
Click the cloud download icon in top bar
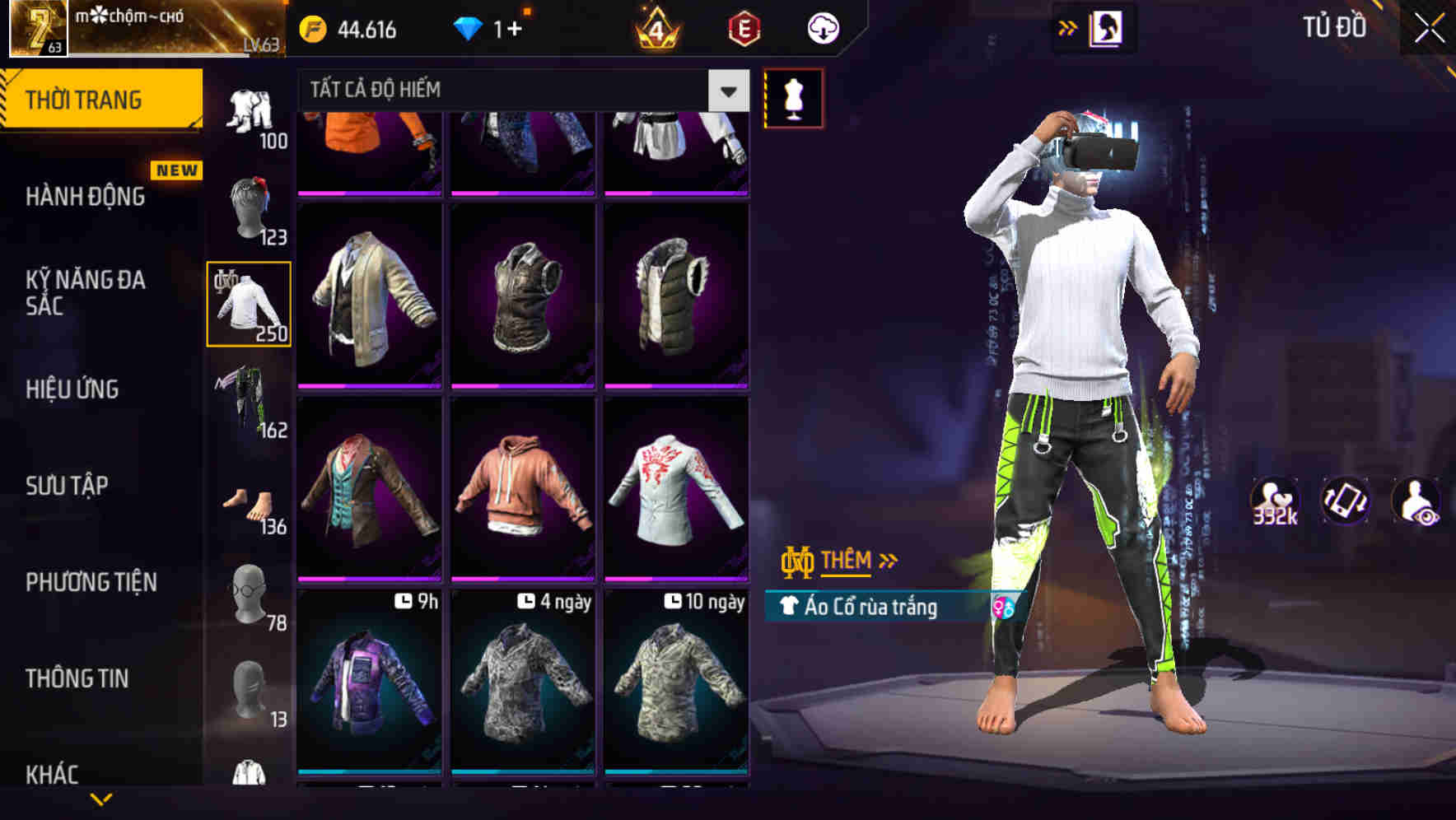[824, 27]
